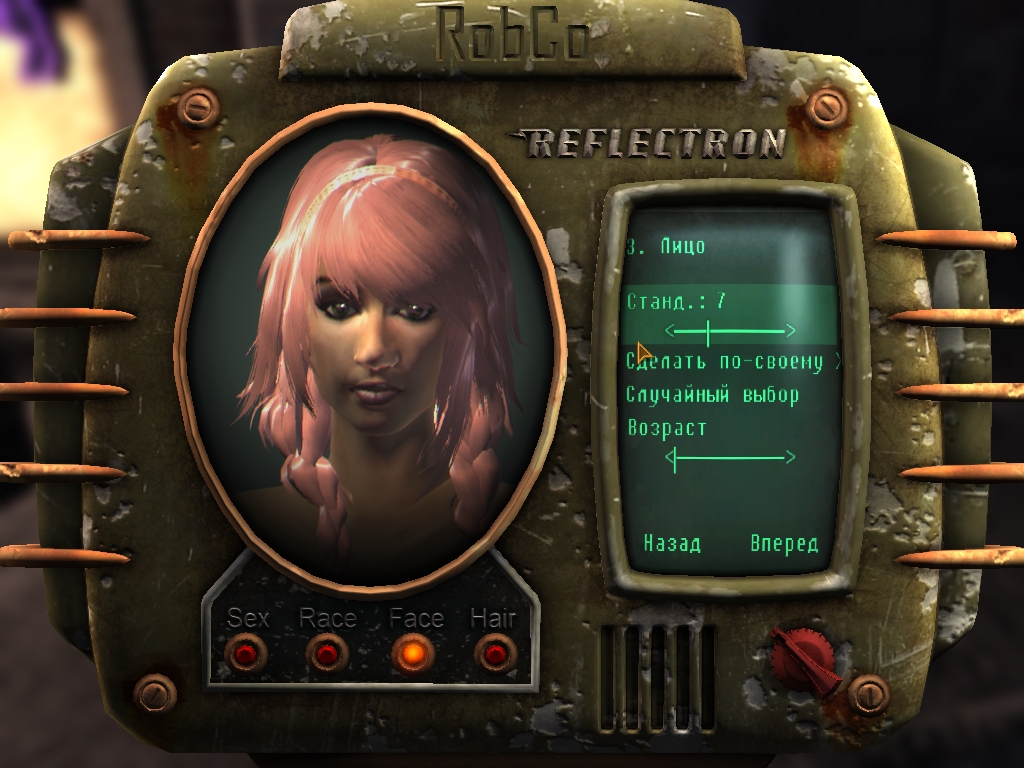Go back with the Назад button

pos(672,544)
